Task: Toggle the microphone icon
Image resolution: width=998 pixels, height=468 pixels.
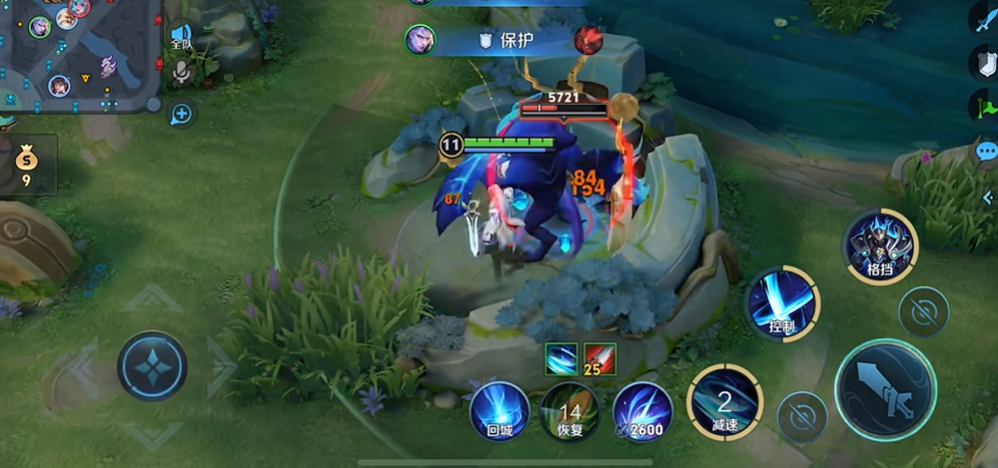Action: [x=181, y=72]
